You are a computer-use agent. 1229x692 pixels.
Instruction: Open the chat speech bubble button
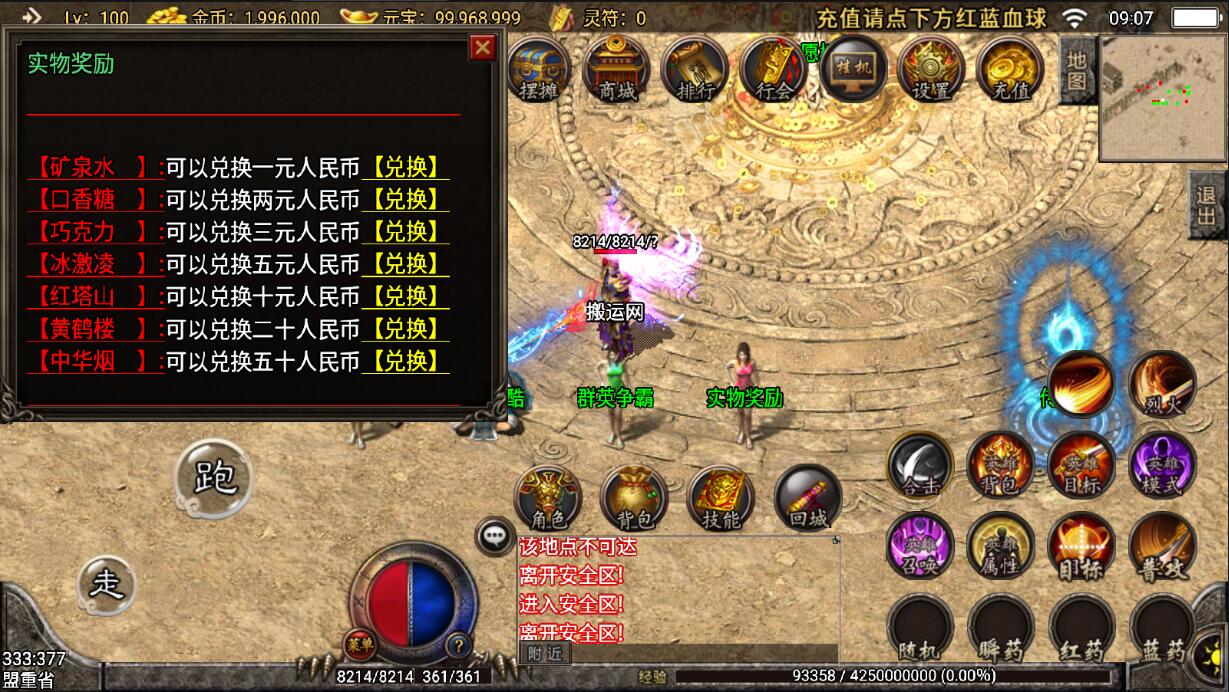[x=494, y=536]
